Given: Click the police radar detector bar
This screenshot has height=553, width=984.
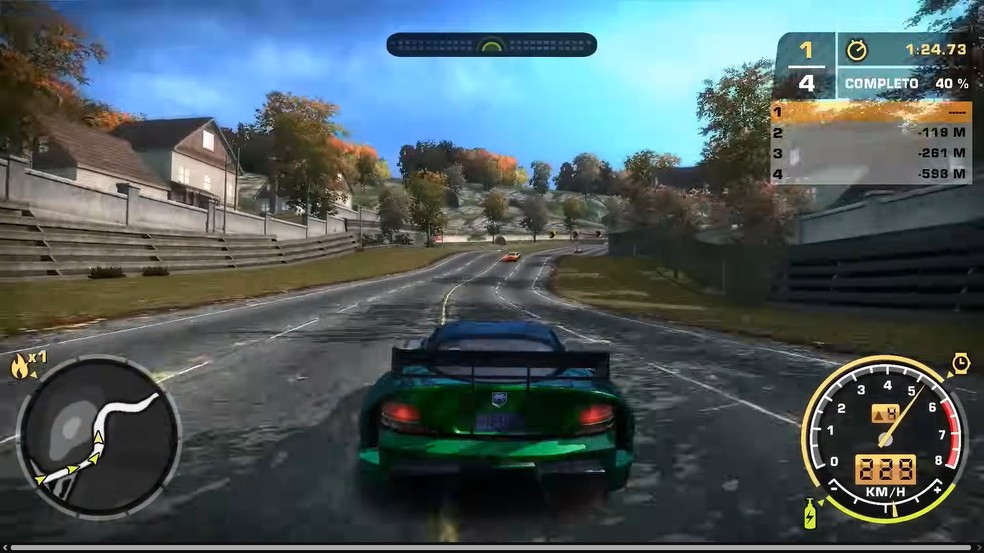Looking at the screenshot, I should pyautogui.click(x=491, y=44).
